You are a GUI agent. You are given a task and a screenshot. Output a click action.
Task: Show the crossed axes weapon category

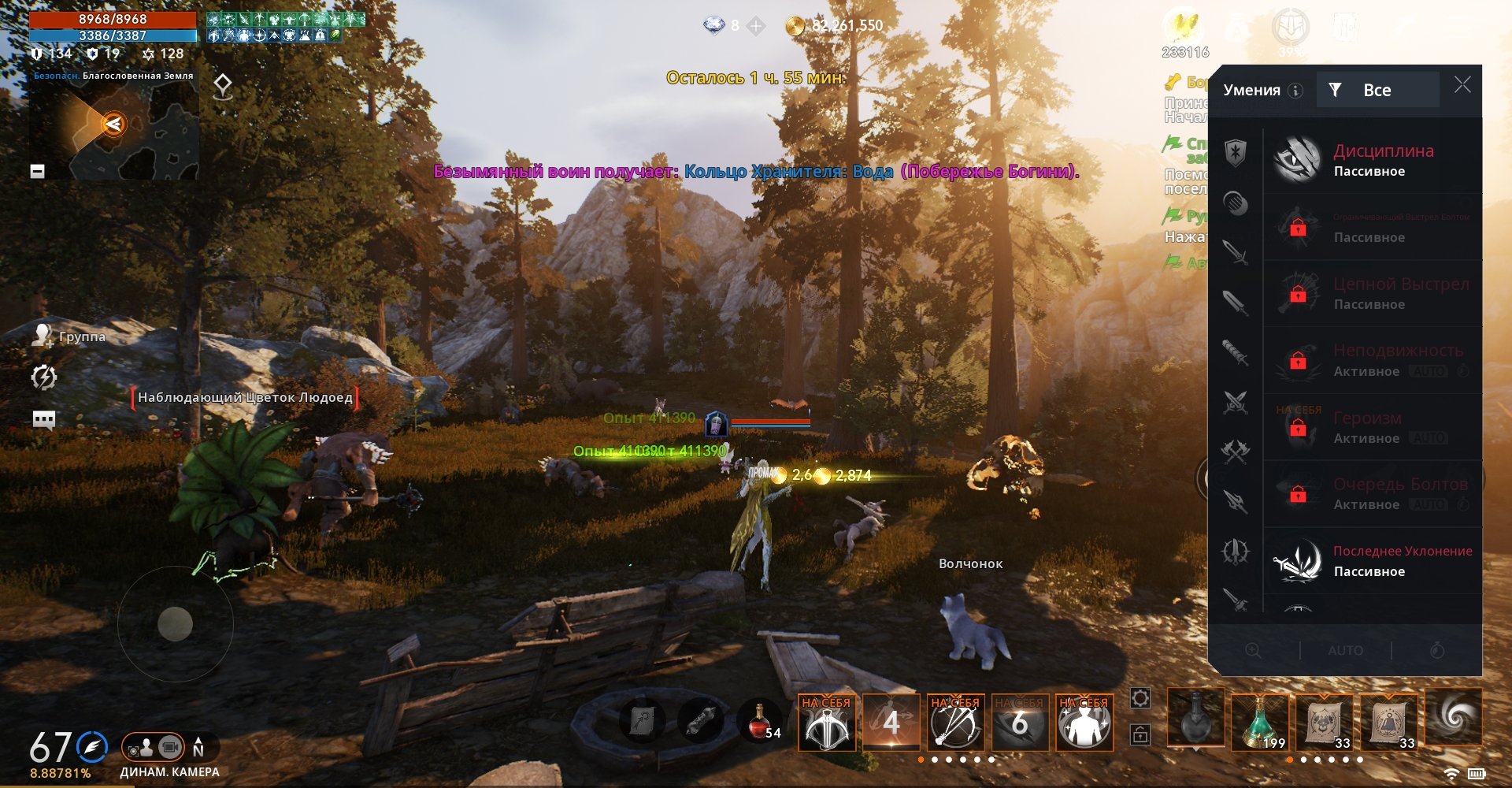(x=1236, y=452)
